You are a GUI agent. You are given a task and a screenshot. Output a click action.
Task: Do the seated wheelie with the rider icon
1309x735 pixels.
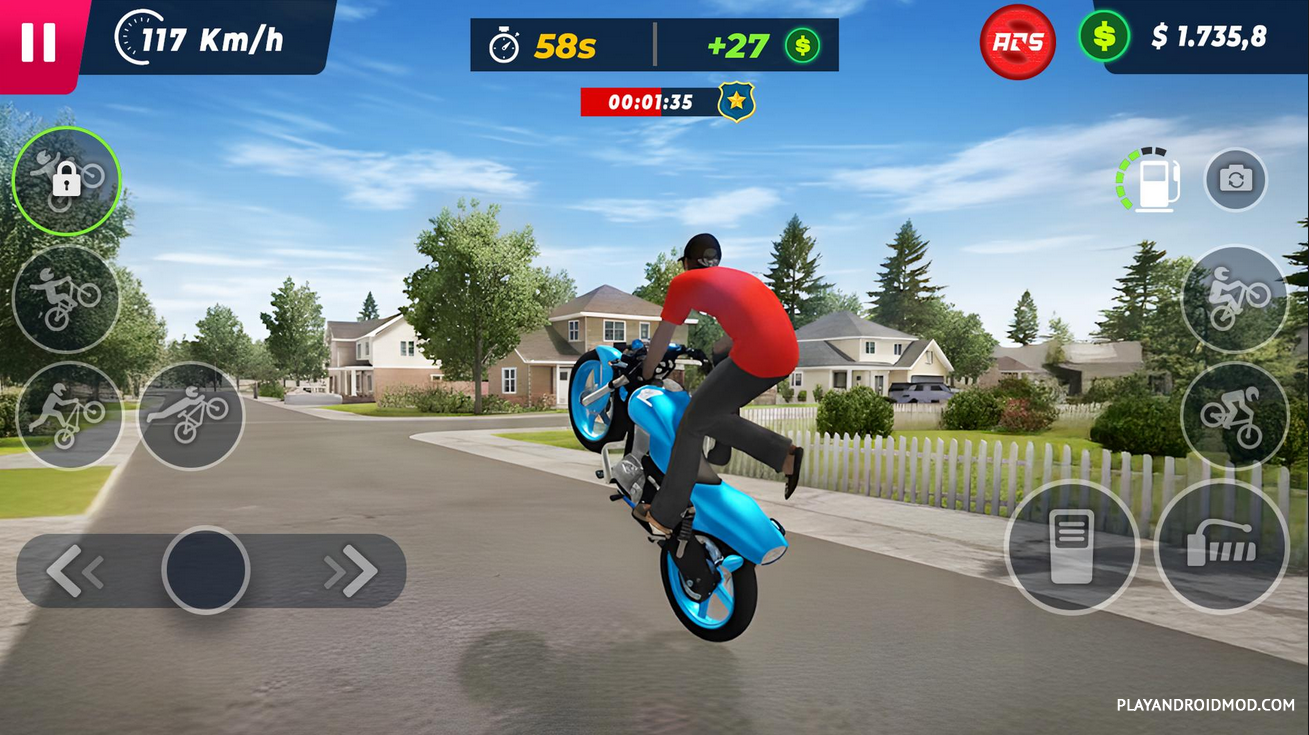[1234, 298]
